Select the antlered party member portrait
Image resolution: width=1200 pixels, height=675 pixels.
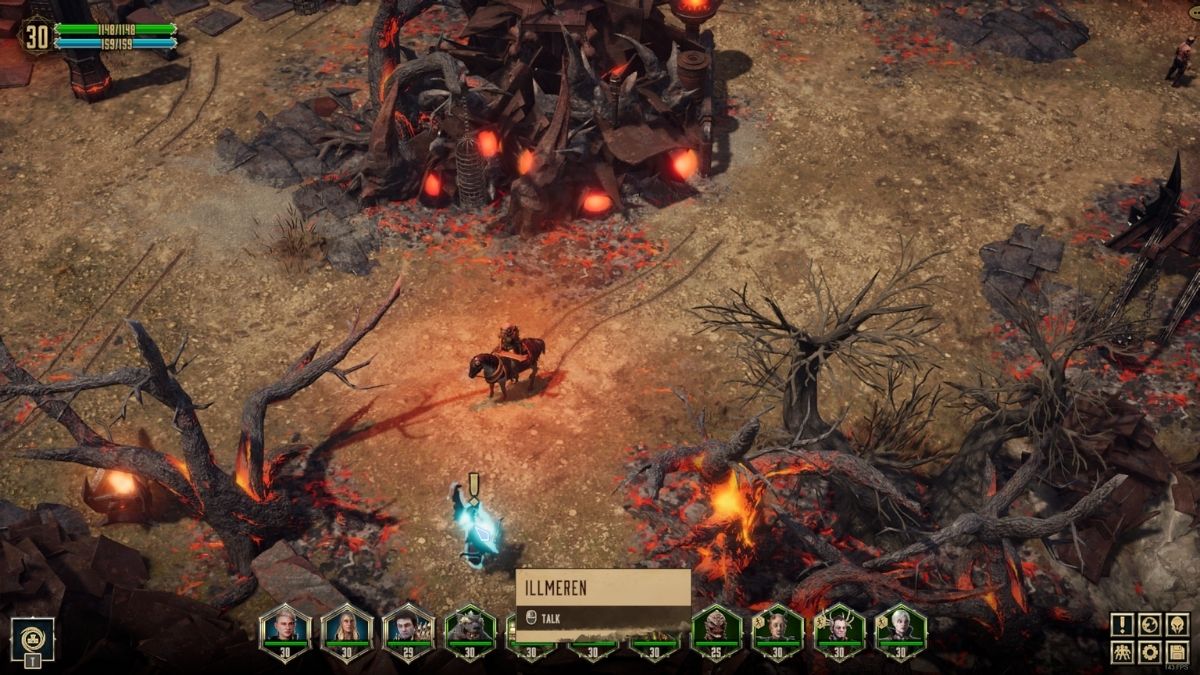pyautogui.click(x=840, y=630)
